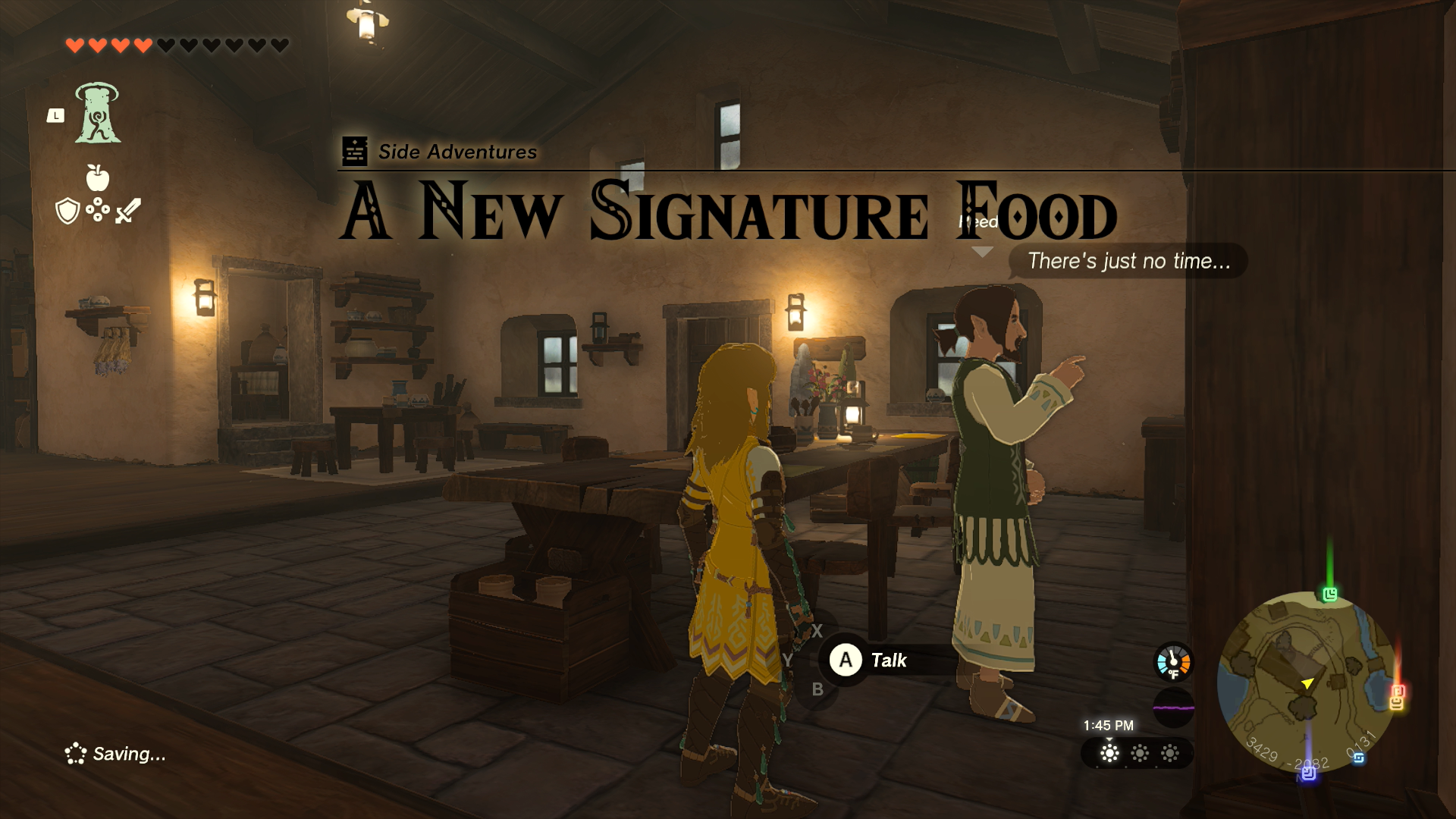Select the Side Adventures label

tap(457, 151)
